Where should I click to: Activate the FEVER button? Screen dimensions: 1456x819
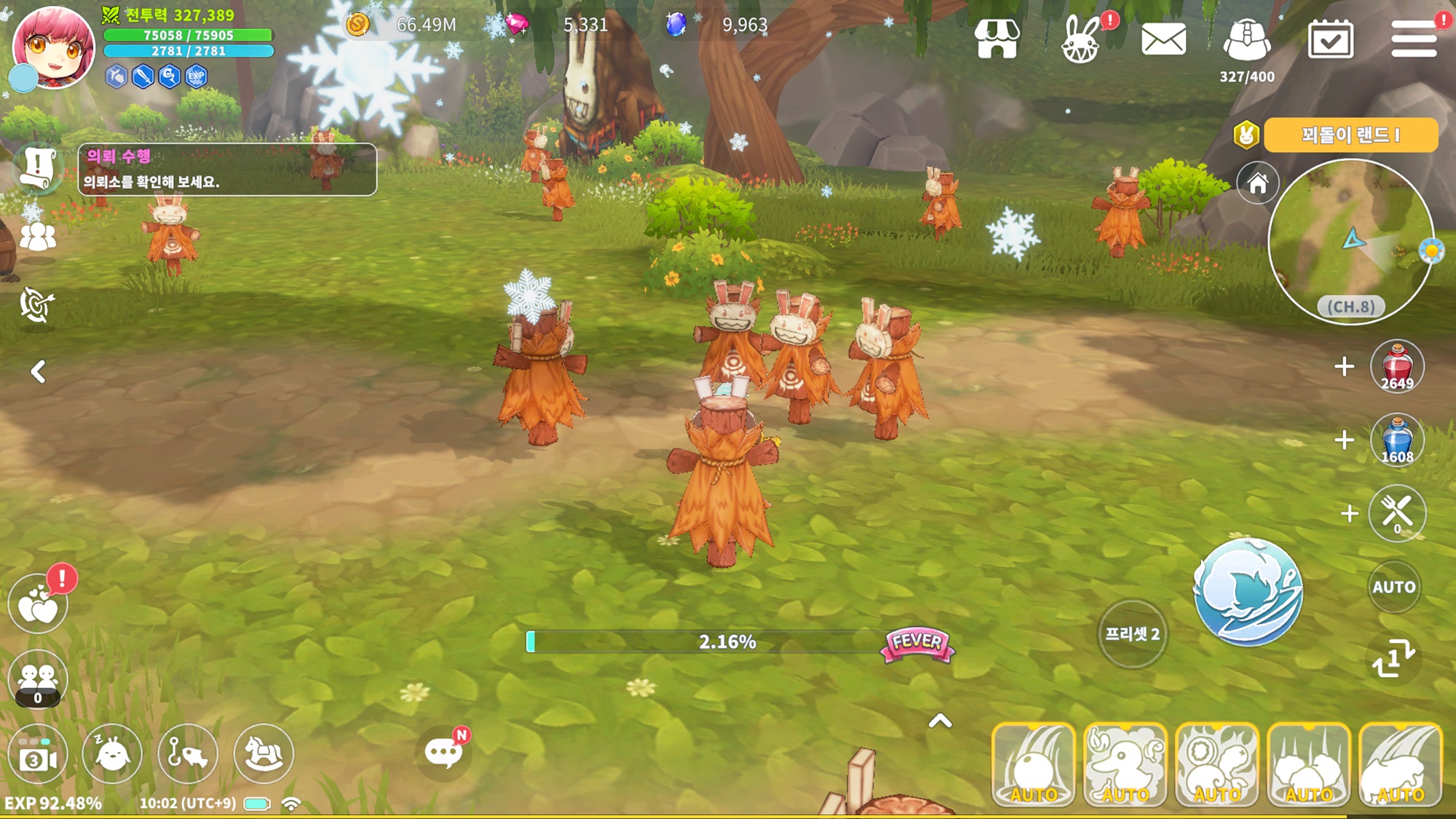[x=917, y=643]
